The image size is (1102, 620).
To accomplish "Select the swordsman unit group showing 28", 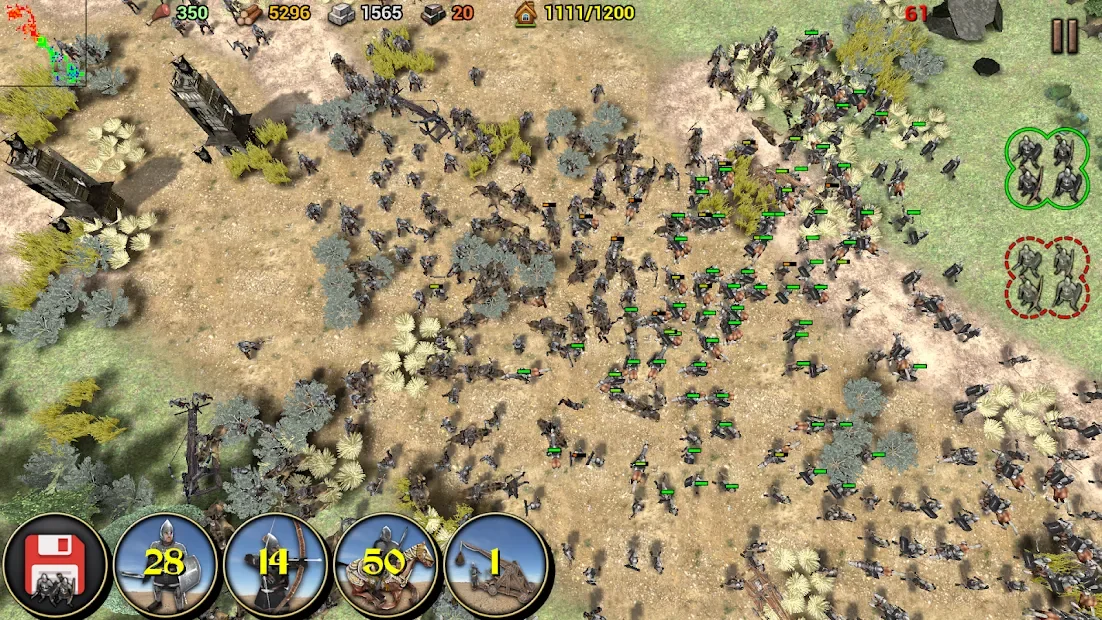I will pos(165,565).
